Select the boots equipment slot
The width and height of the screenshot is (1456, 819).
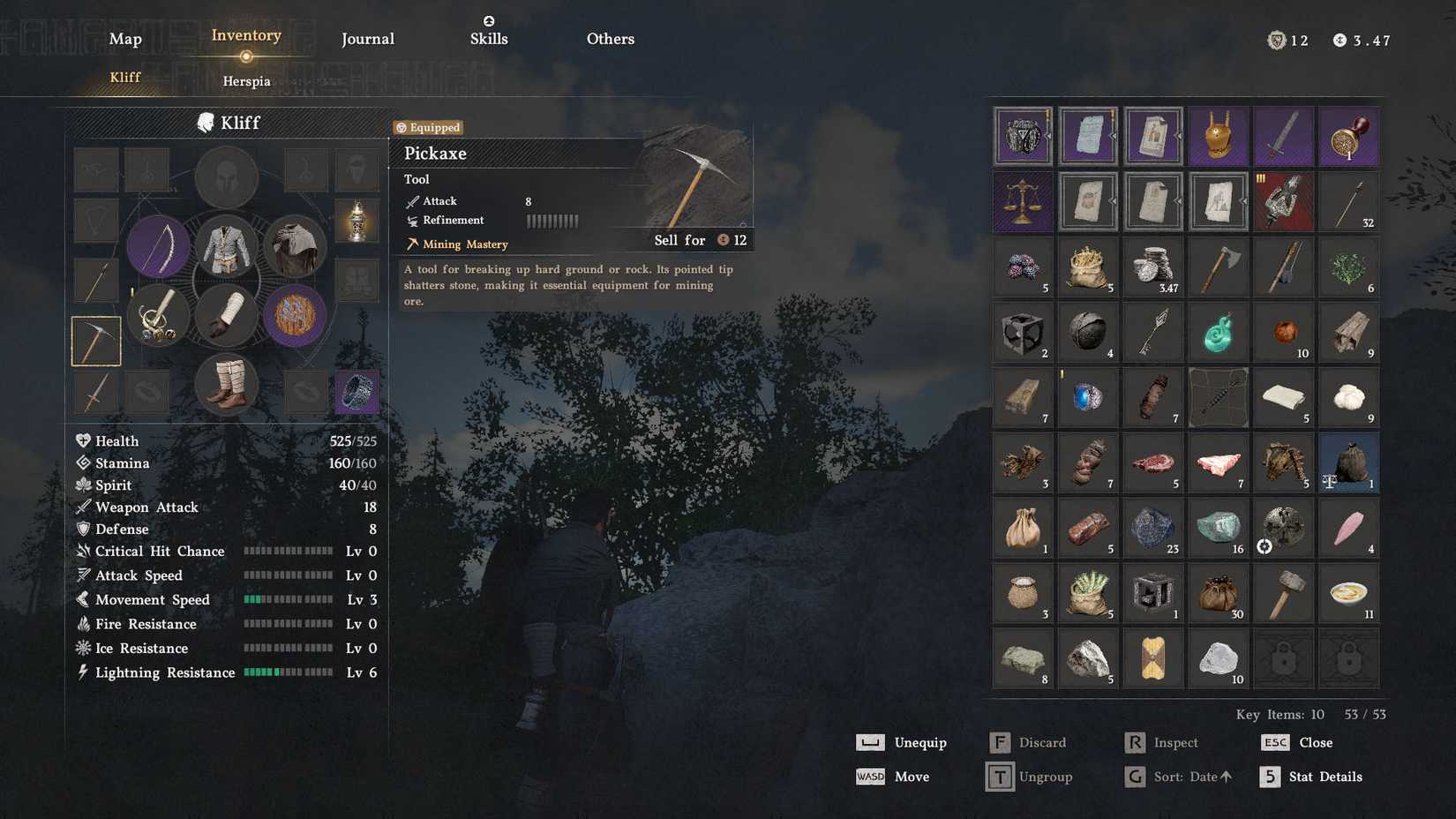(227, 383)
